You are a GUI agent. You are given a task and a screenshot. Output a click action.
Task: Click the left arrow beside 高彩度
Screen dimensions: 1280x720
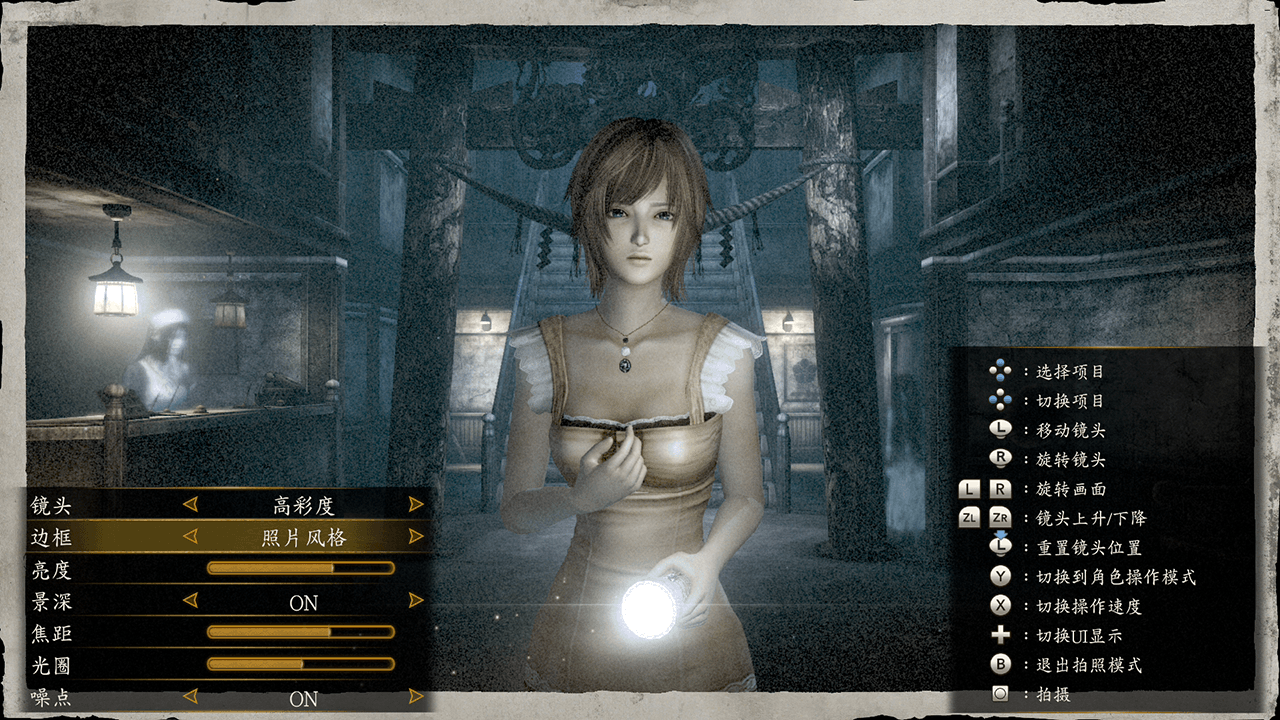pyautogui.click(x=190, y=505)
